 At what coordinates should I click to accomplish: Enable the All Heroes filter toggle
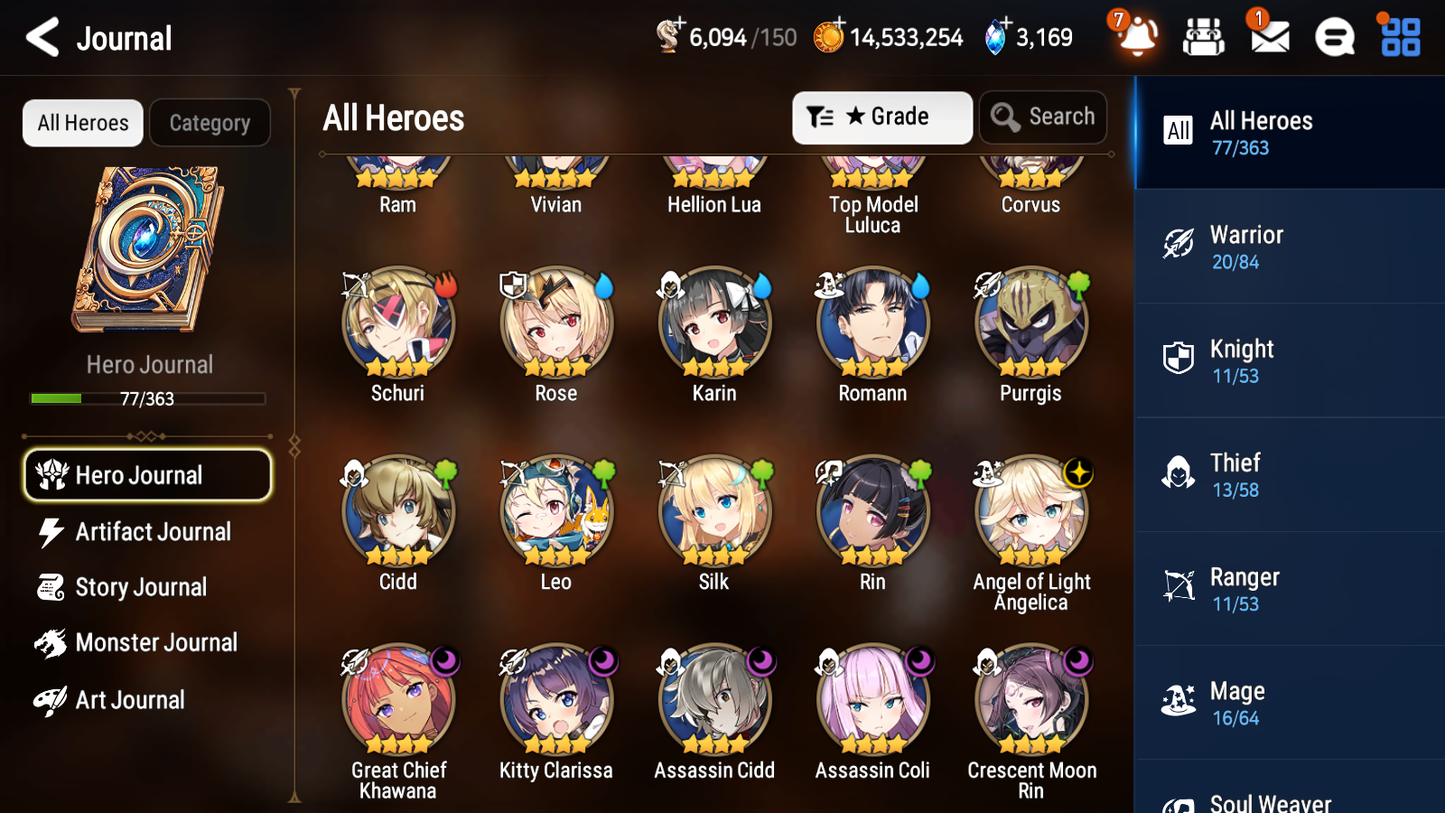coord(82,122)
